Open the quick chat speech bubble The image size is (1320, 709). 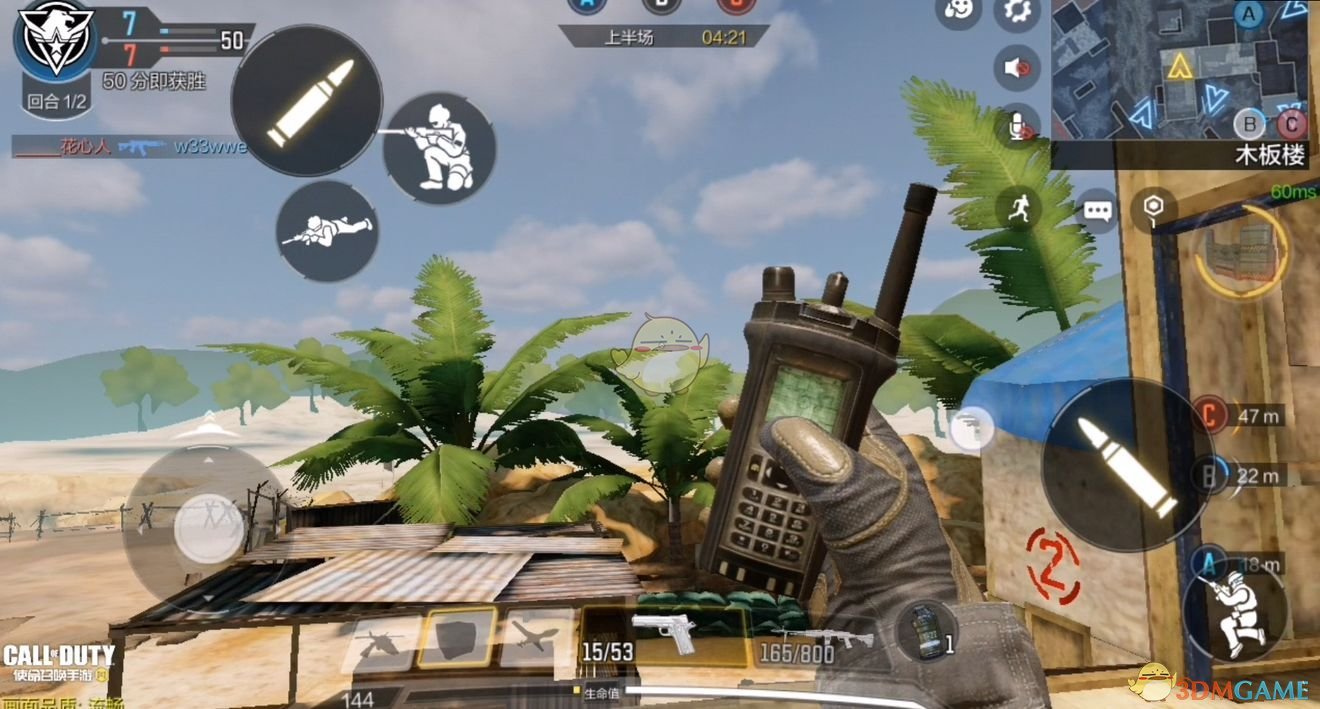[1098, 211]
